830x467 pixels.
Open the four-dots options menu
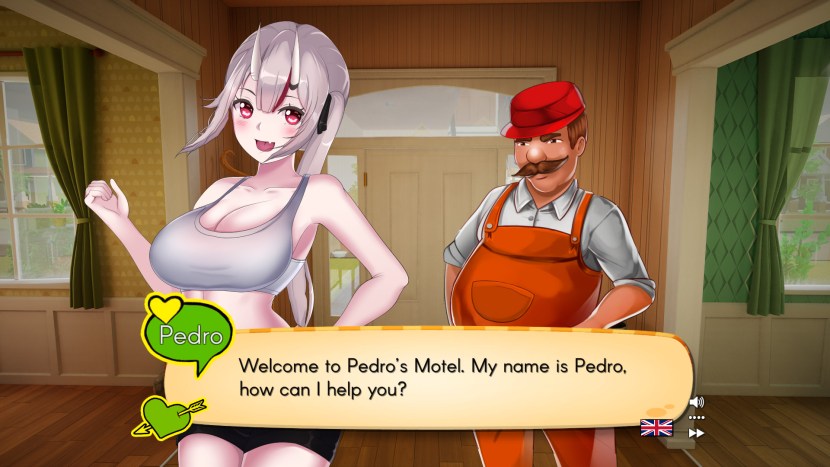click(697, 418)
